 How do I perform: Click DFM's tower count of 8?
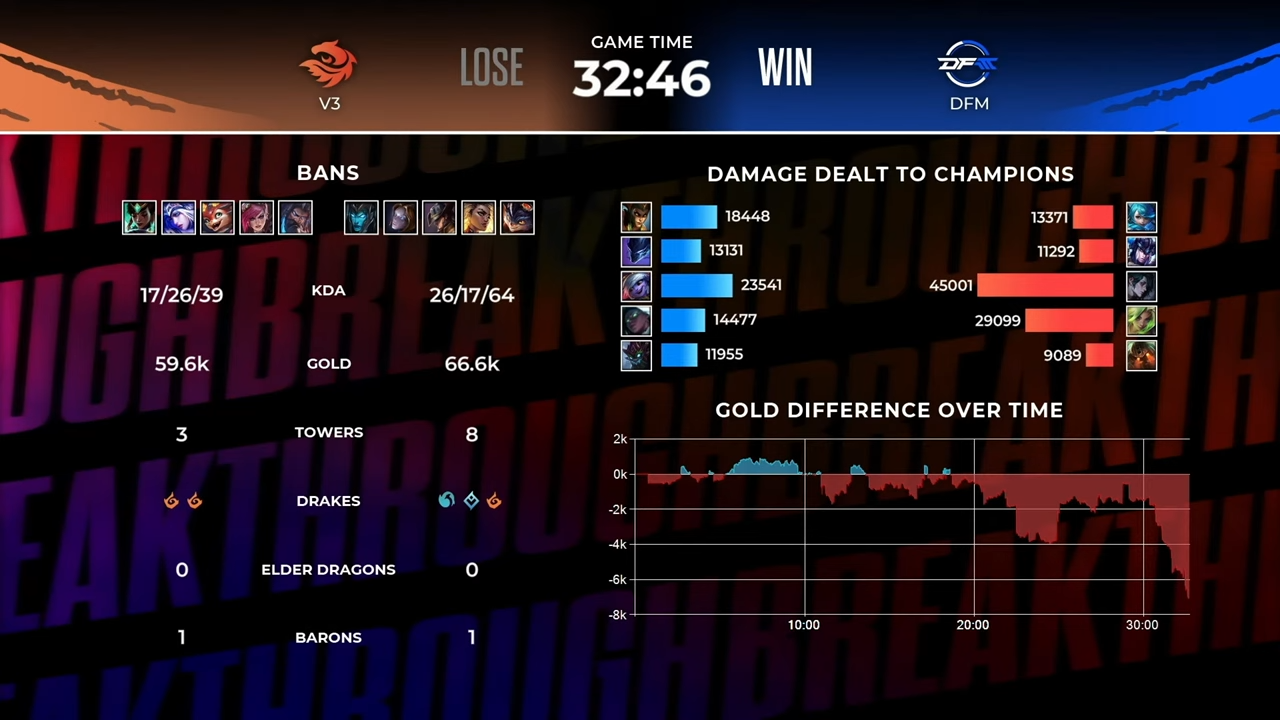tap(471, 433)
